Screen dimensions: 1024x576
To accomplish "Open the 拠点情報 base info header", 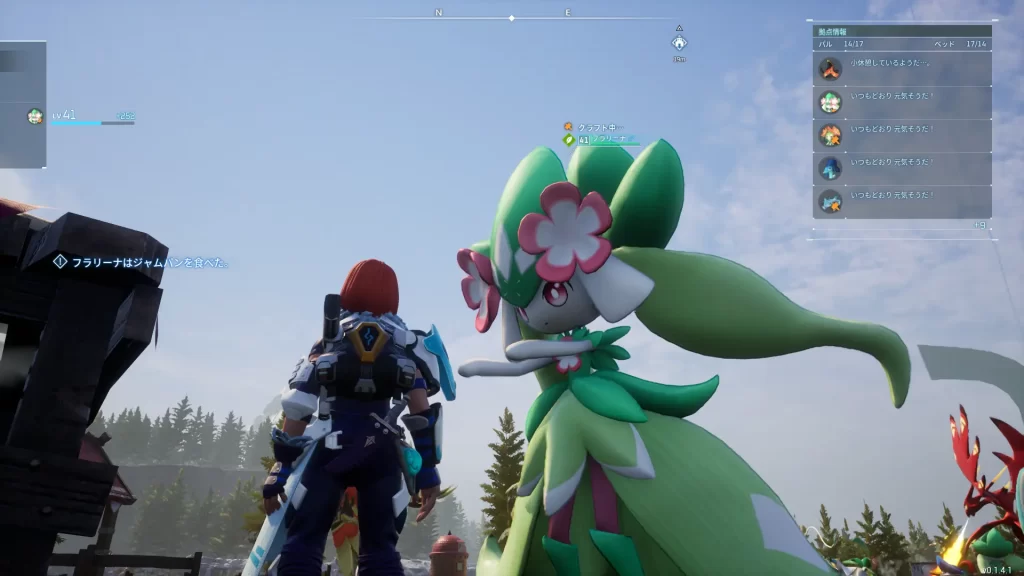I will (x=901, y=31).
